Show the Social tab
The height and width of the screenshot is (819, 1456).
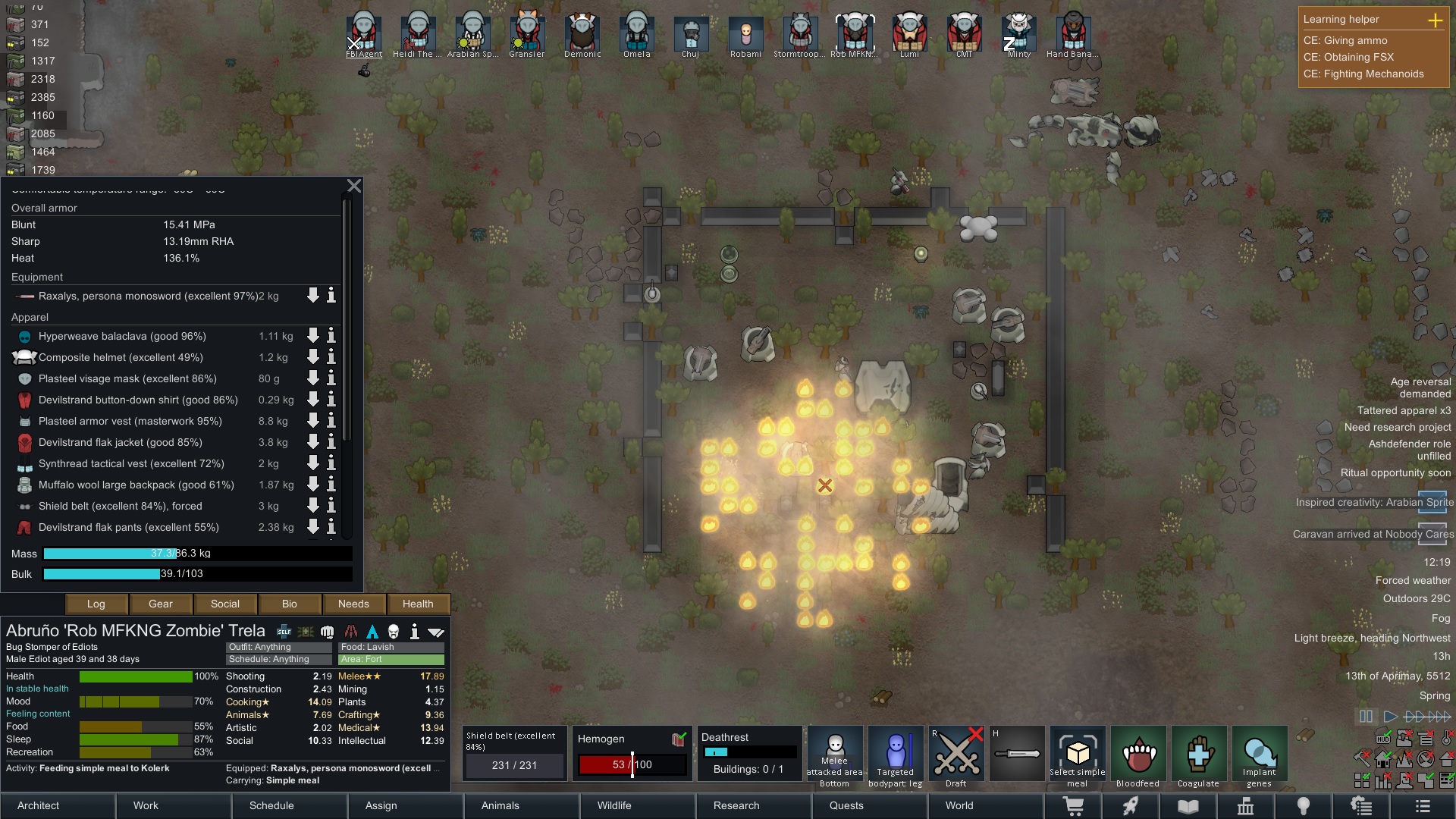[x=224, y=604]
